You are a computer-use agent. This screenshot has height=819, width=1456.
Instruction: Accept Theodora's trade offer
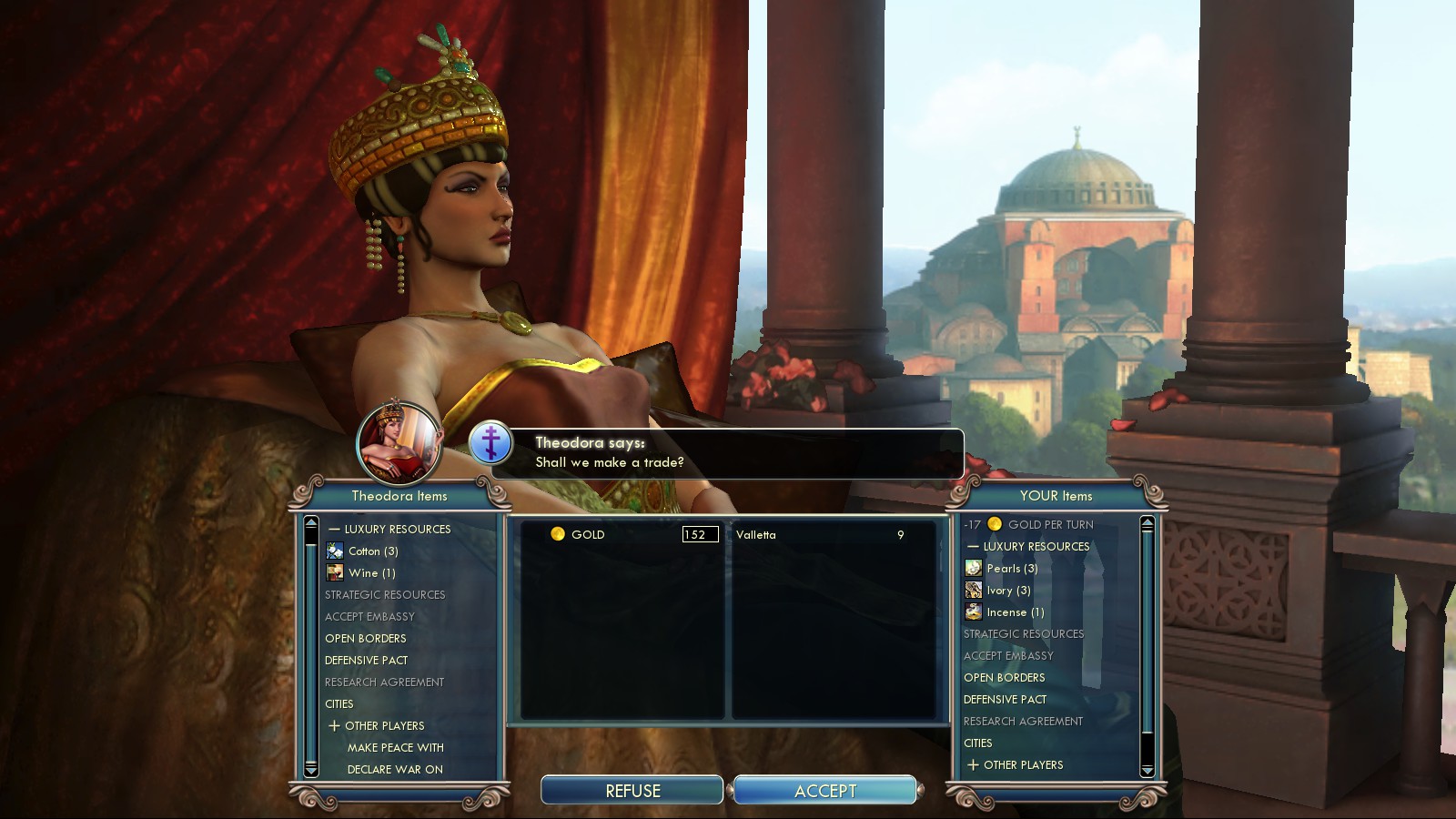point(824,791)
